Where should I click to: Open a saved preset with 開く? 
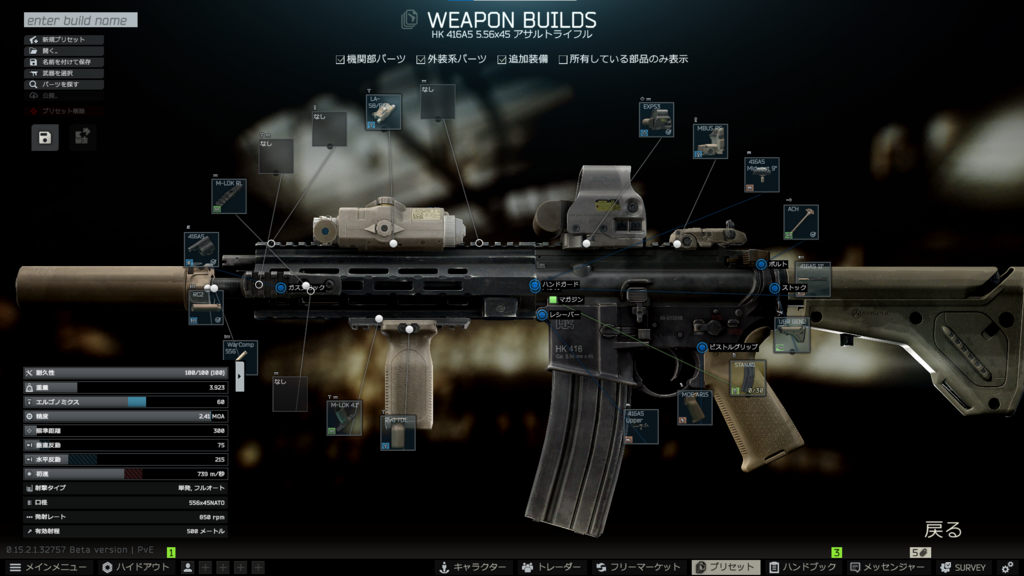click(x=63, y=51)
